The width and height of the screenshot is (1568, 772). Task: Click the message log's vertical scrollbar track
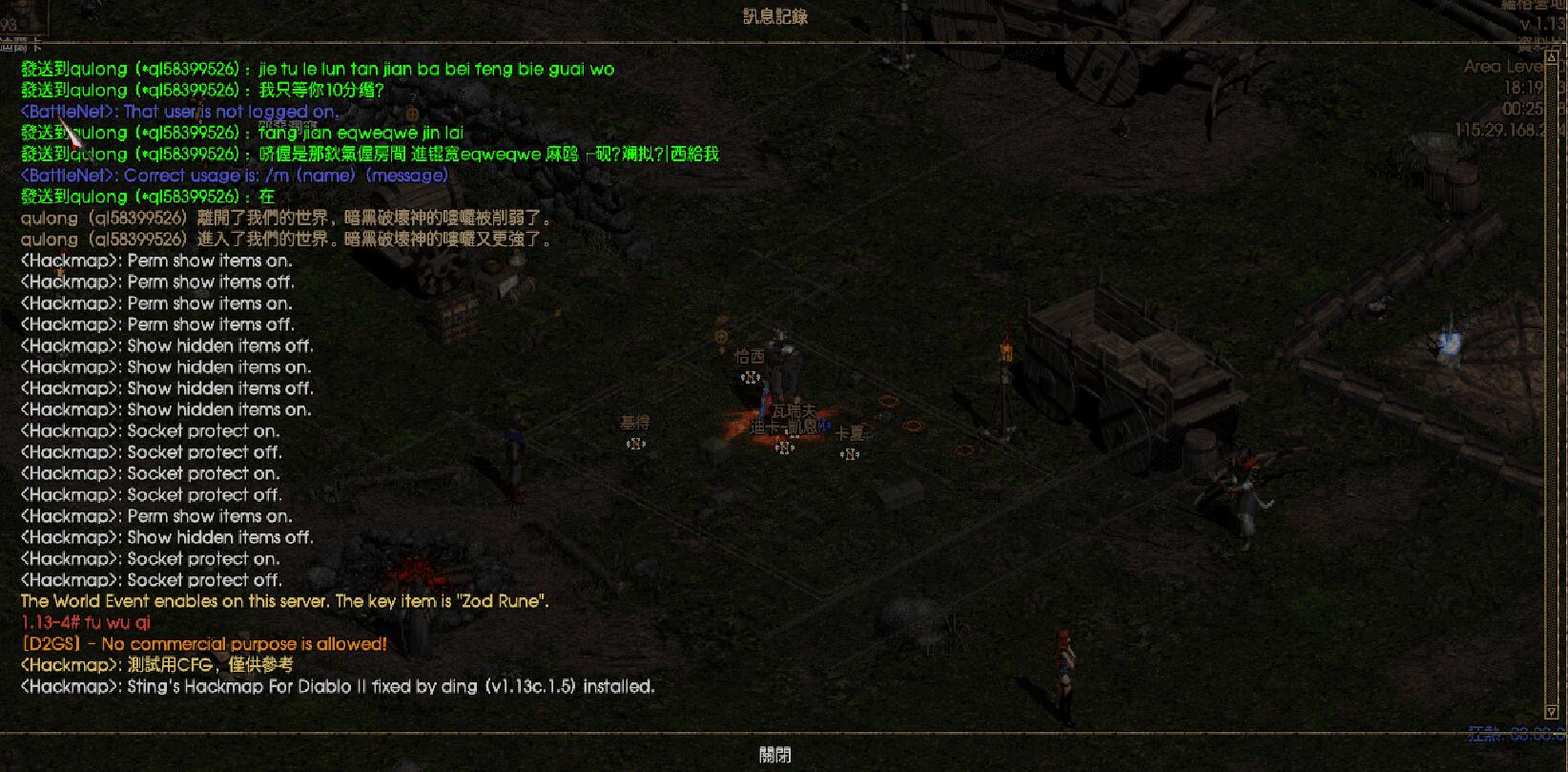click(x=1550, y=382)
